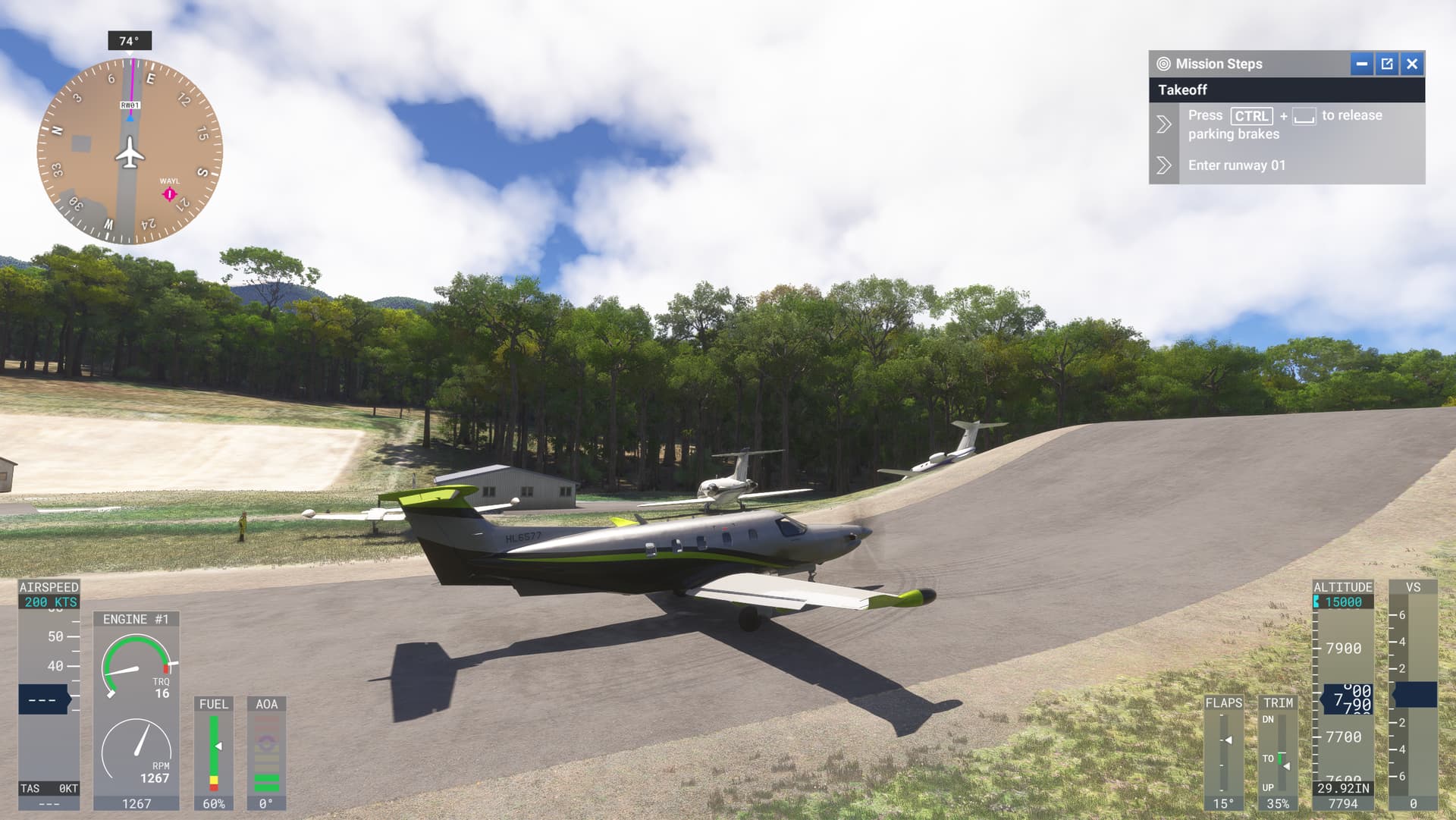Click the aircraft symbol at compass center
The width and height of the screenshot is (1456, 820).
point(130,154)
